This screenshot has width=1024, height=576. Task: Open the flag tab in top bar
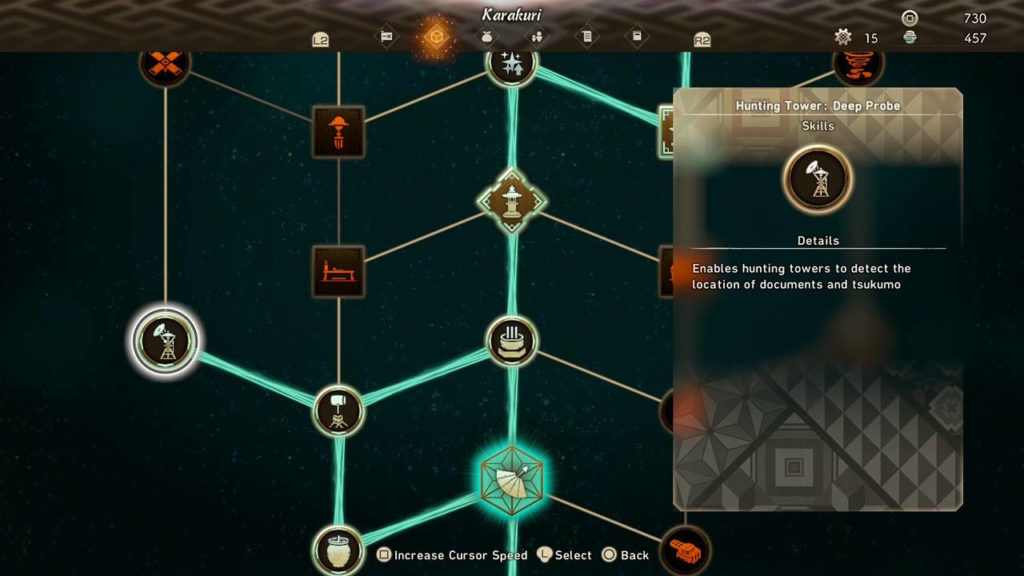386,38
